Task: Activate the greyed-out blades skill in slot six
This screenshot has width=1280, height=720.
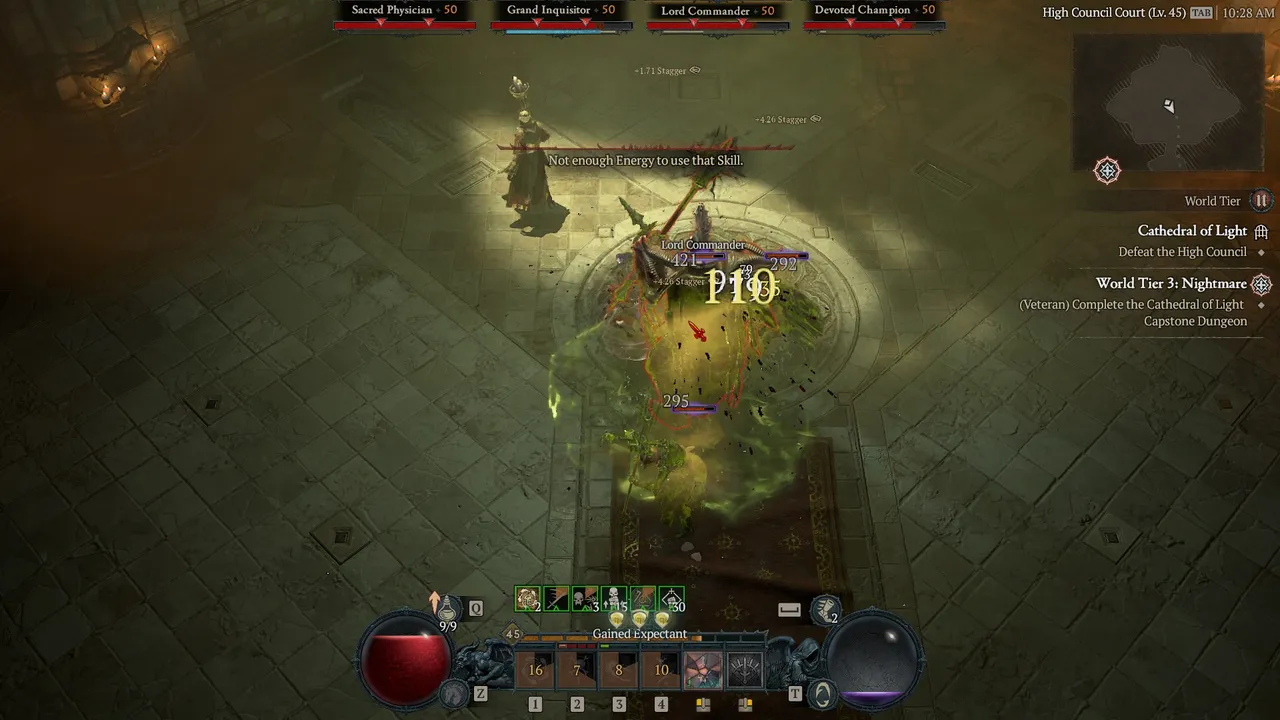Action: 745,670
